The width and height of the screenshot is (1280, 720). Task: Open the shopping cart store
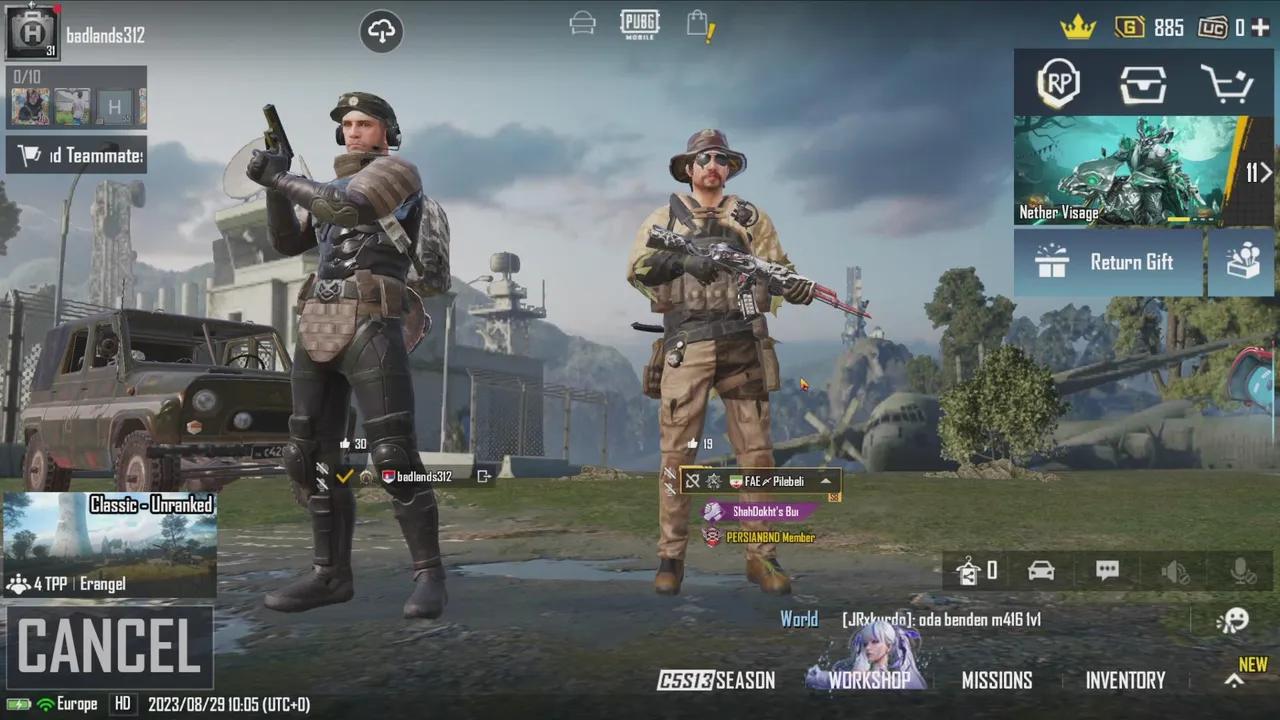point(1228,85)
